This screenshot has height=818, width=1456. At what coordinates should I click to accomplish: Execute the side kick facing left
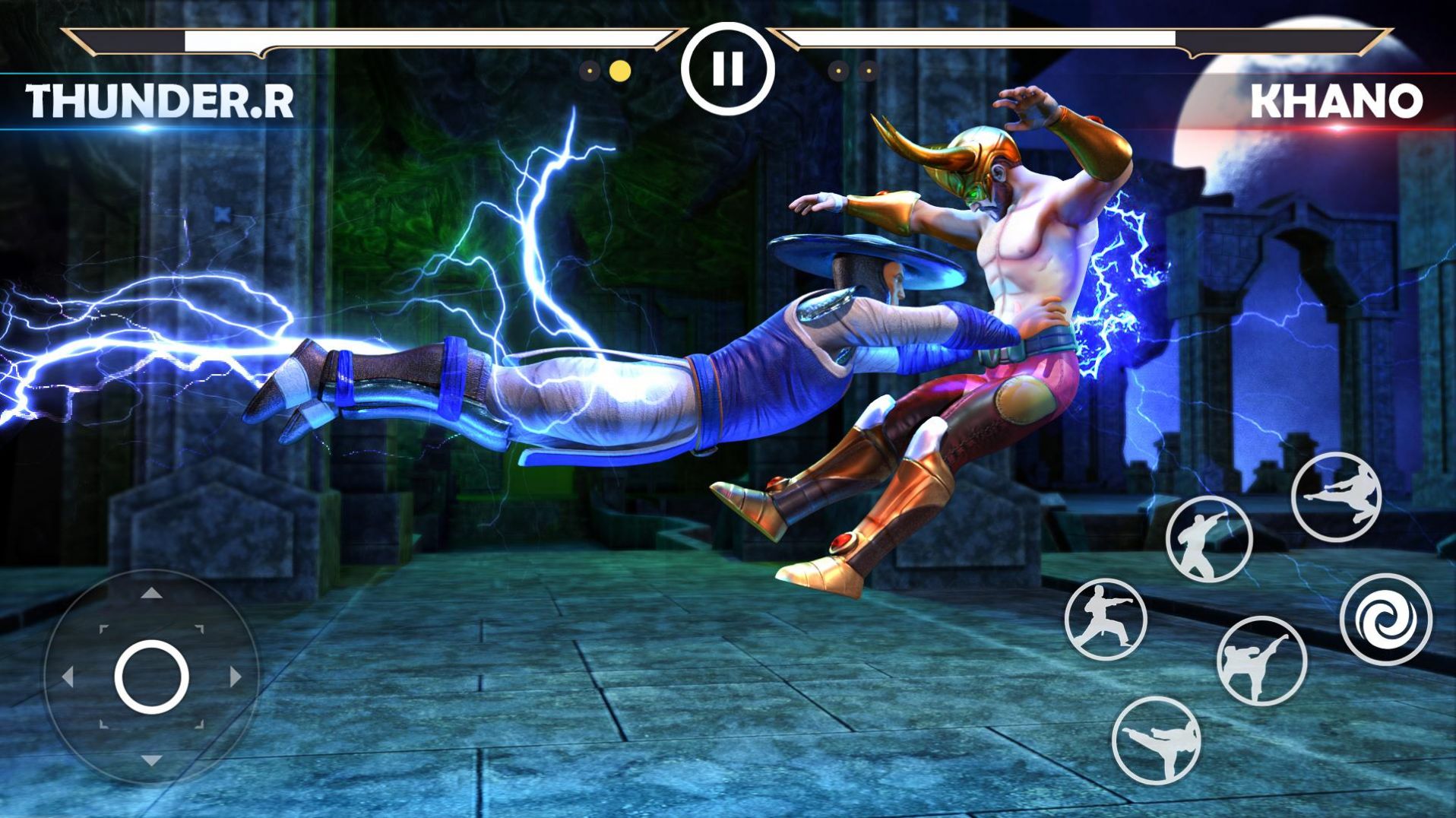[x=1156, y=740]
